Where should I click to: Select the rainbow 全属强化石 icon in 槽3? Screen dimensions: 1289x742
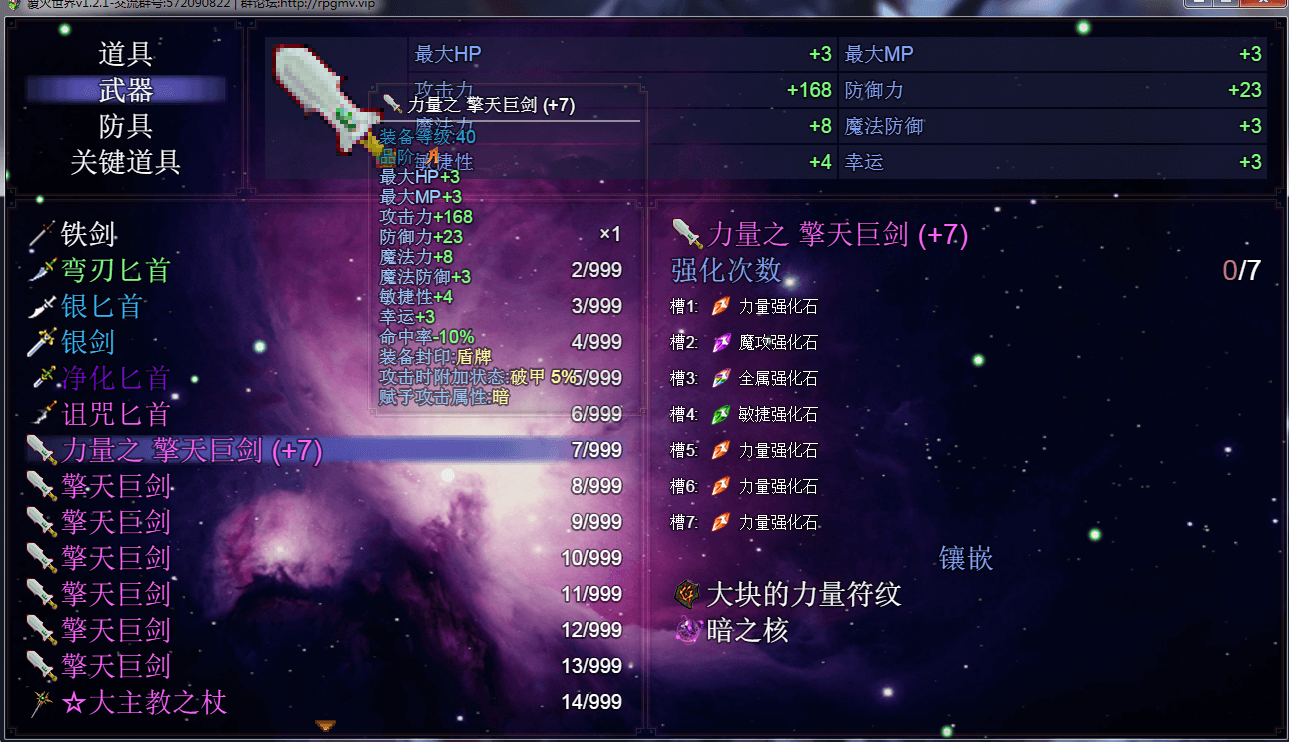pyautogui.click(x=719, y=378)
